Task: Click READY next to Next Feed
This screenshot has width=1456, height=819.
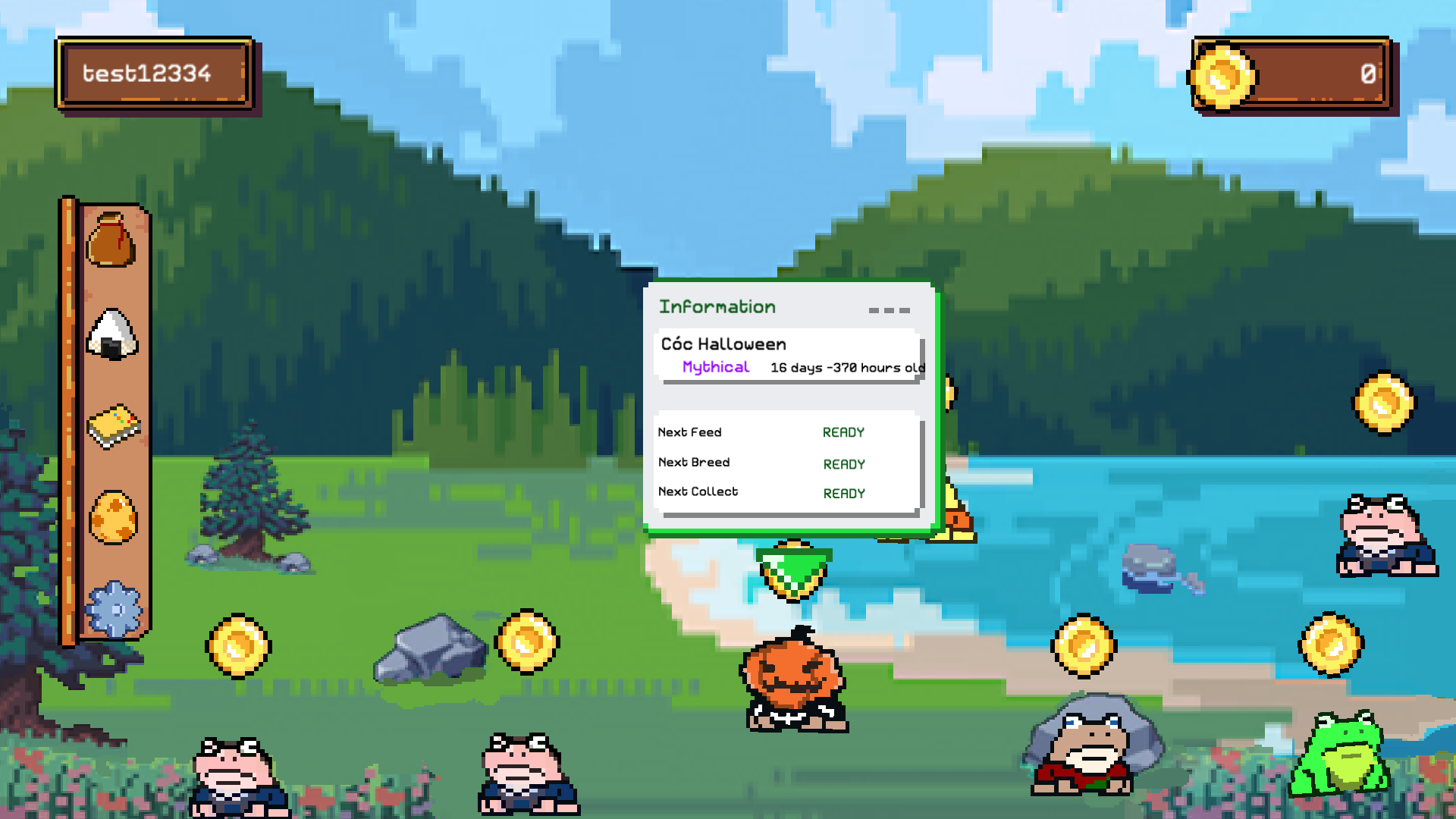Action: tap(843, 432)
